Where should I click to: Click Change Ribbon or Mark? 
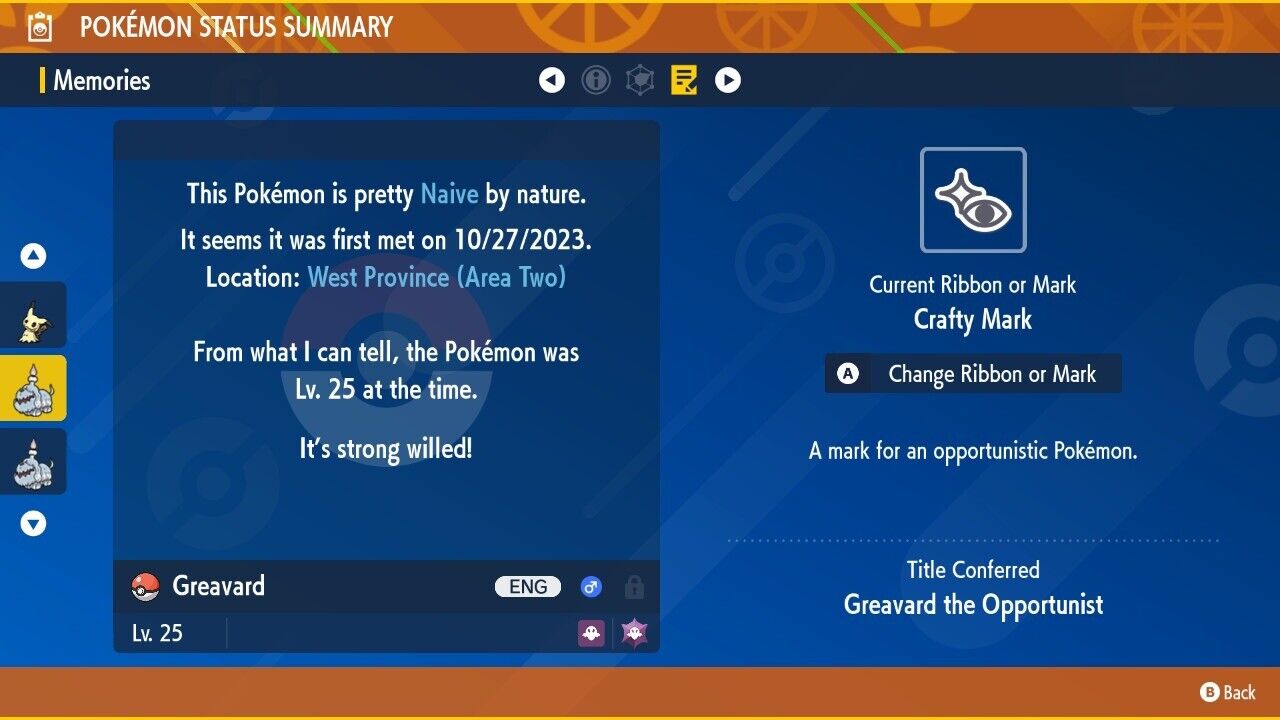point(973,374)
